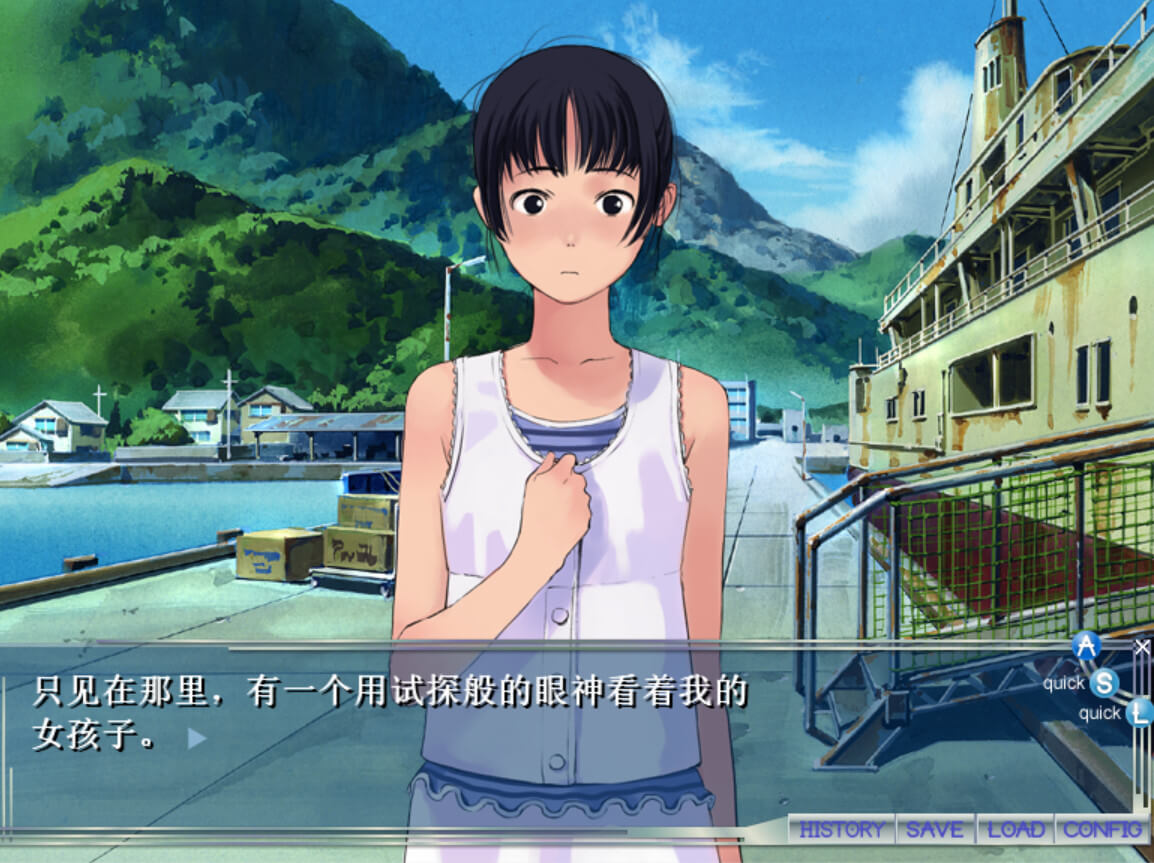Quick save with the S button

click(1104, 684)
